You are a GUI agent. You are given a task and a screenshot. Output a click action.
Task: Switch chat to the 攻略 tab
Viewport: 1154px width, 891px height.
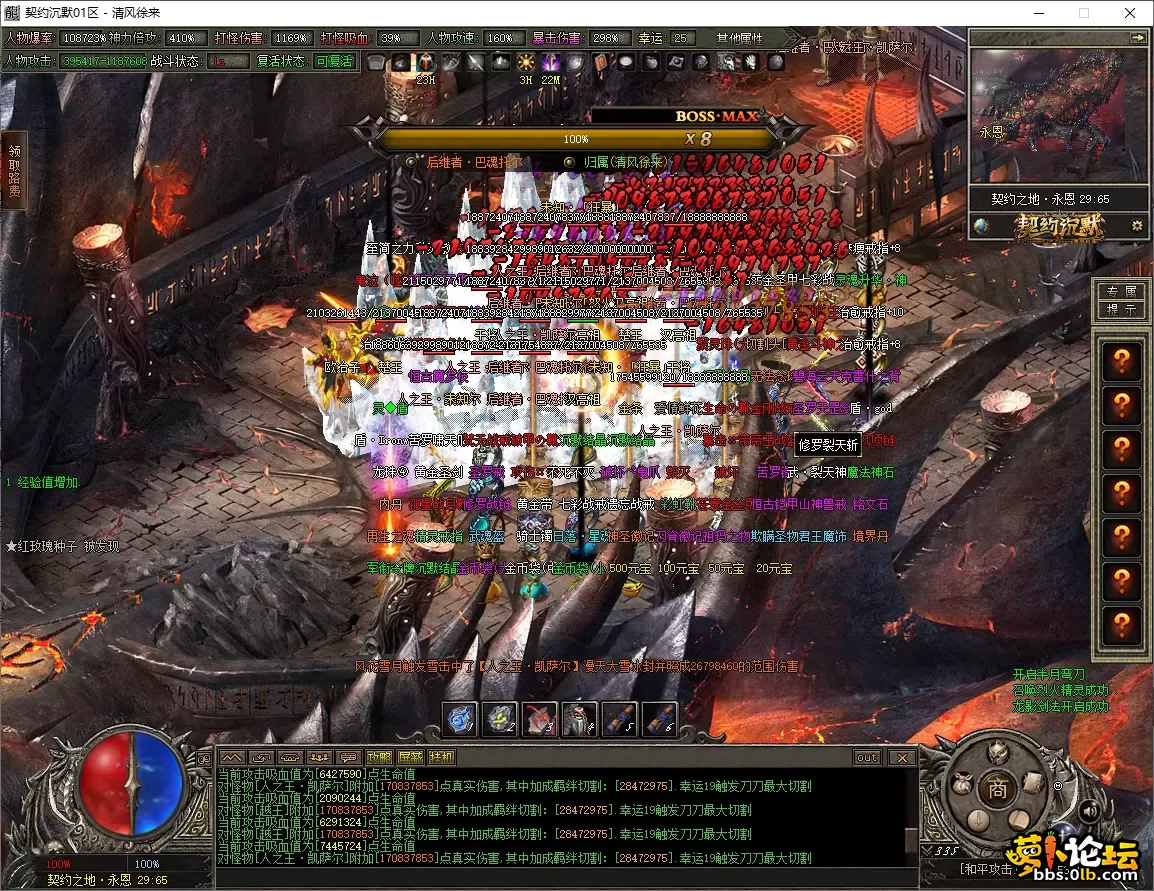pos(379,757)
